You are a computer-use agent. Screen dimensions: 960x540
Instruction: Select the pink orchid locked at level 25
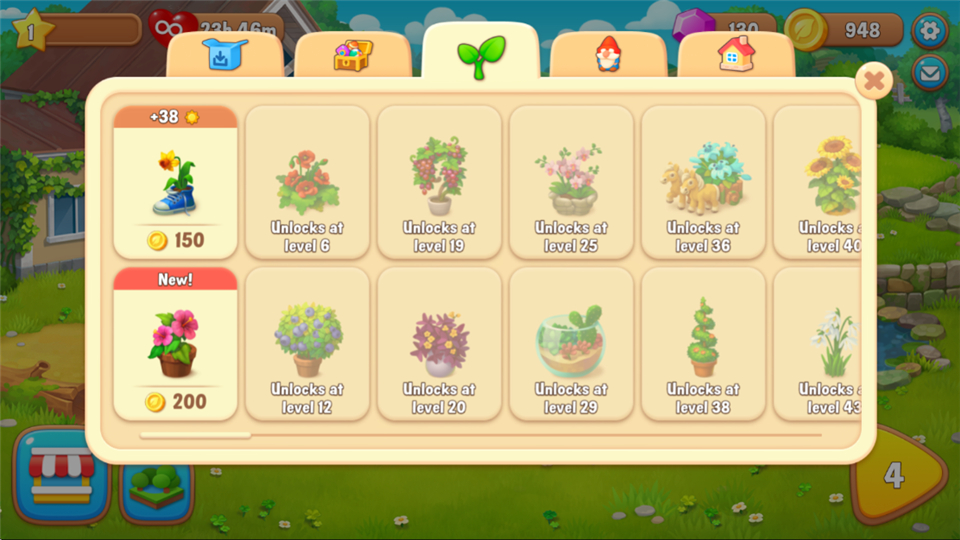point(571,182)
